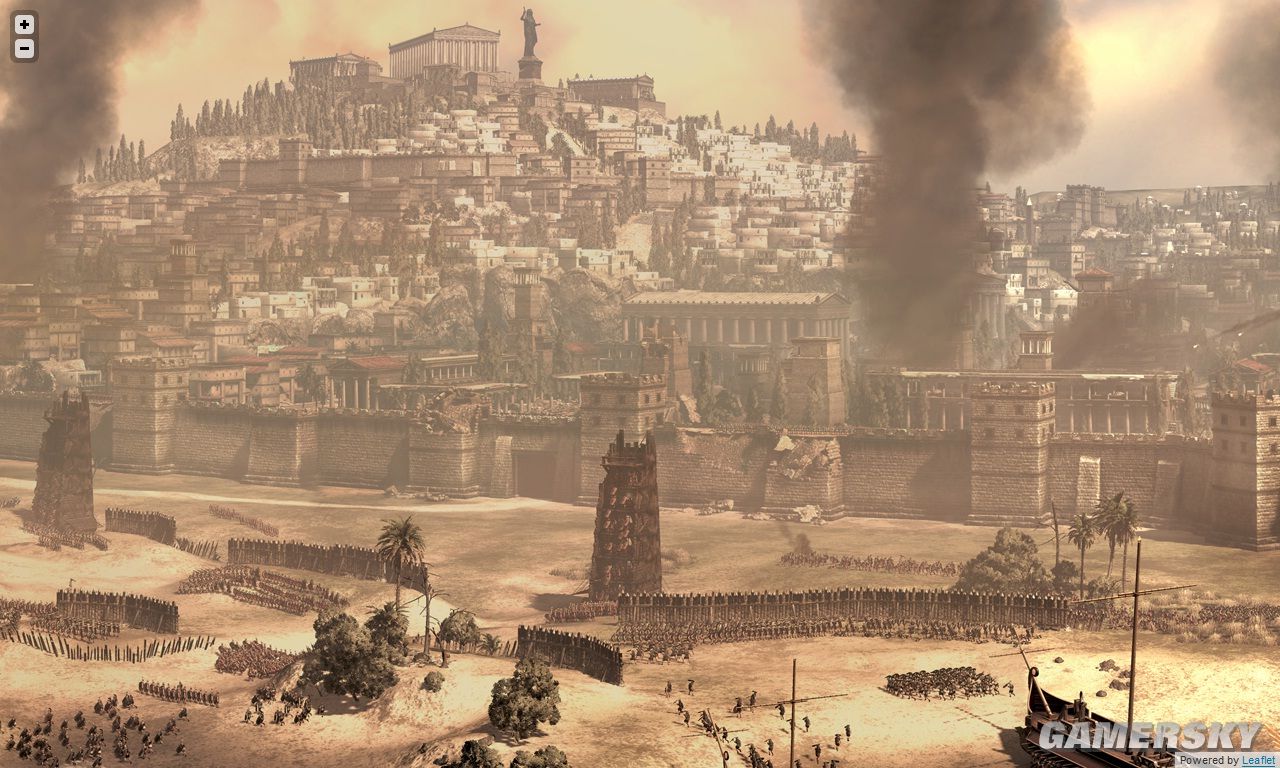
Task: Click the Powered by attribution bar
Action: click(x=1215, y=761)
